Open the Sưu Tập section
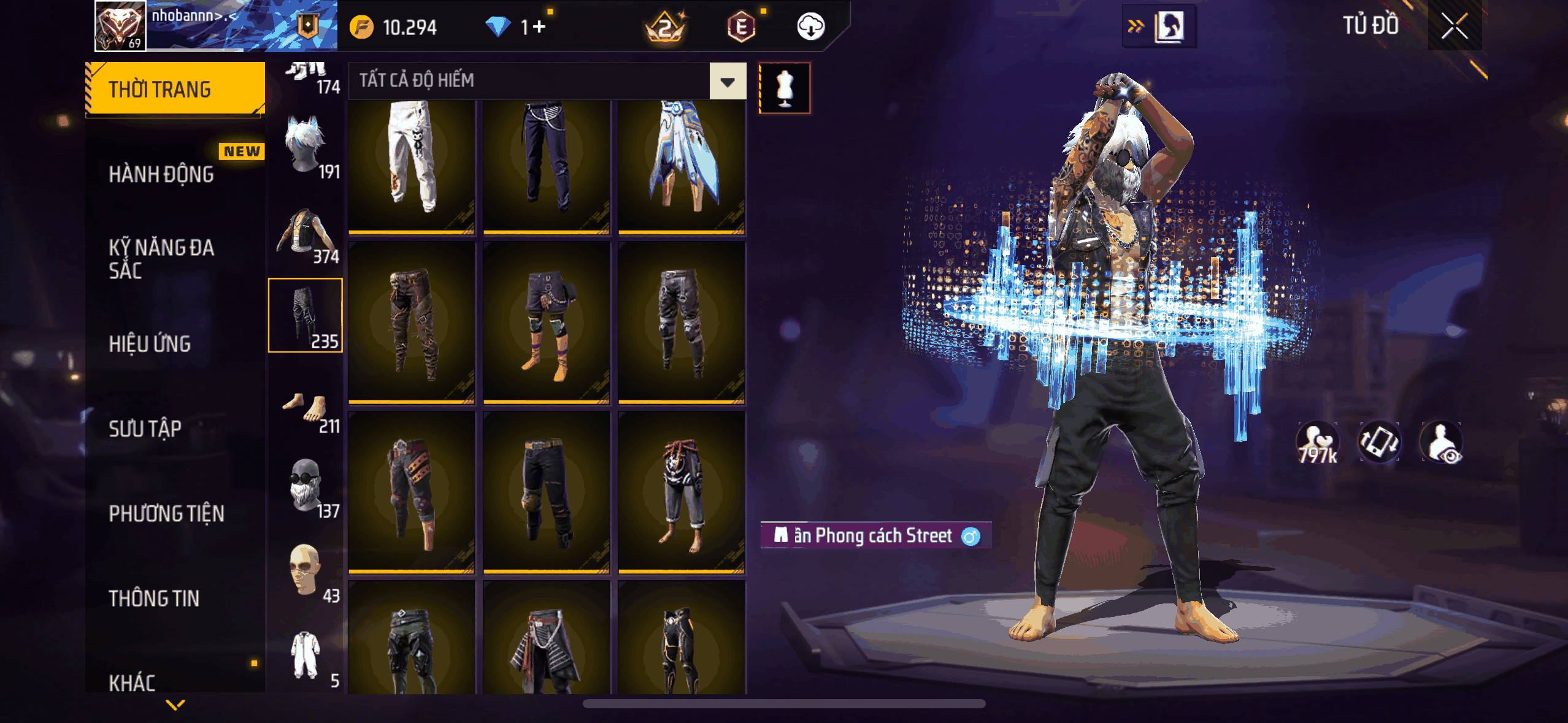The width and height of the screenshot is (1568, 723). 145,429
